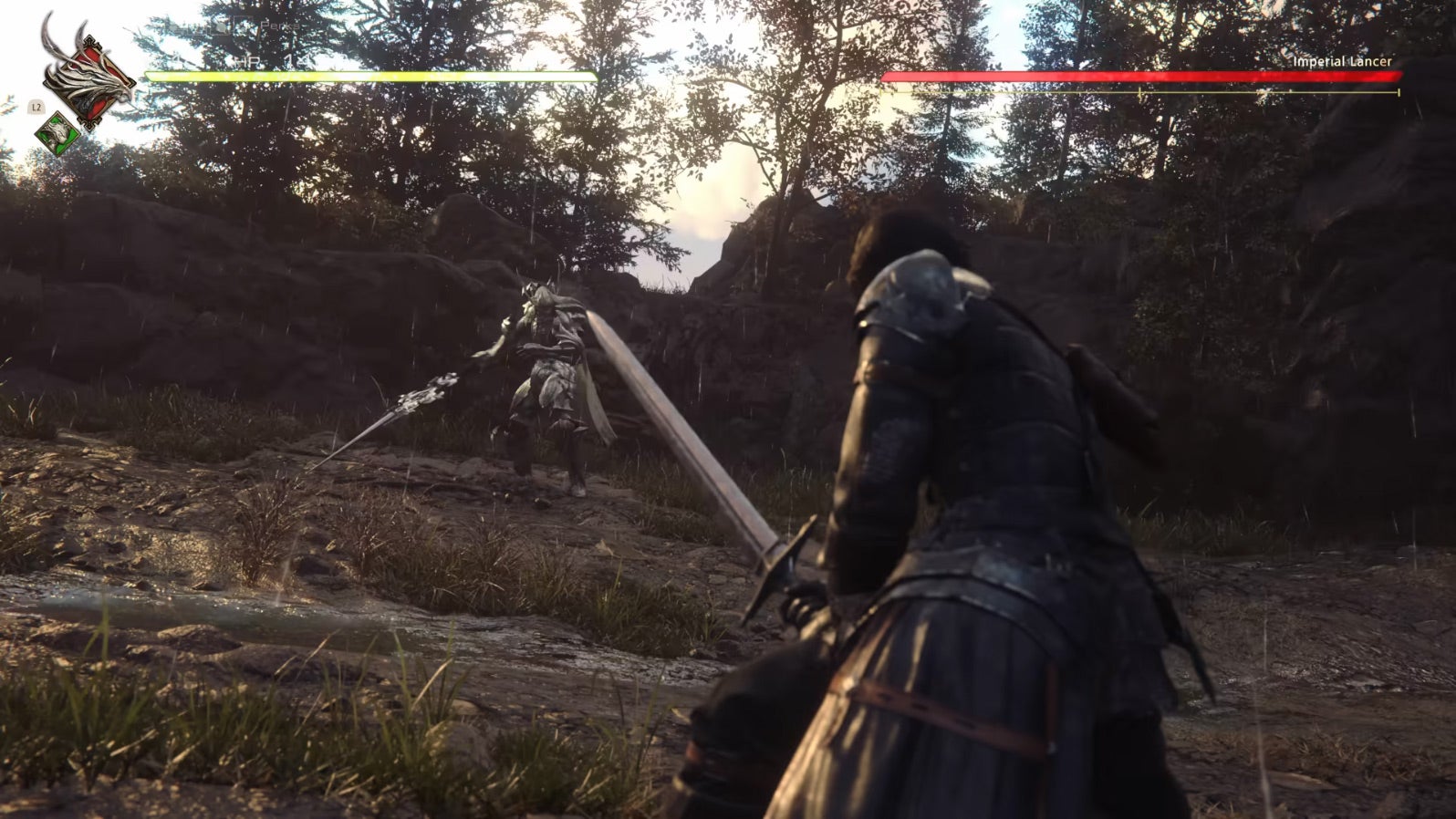Click the faded square icon beside Perks
Image resolution: width=1456 pixels, height=819 pixels.
245,24
